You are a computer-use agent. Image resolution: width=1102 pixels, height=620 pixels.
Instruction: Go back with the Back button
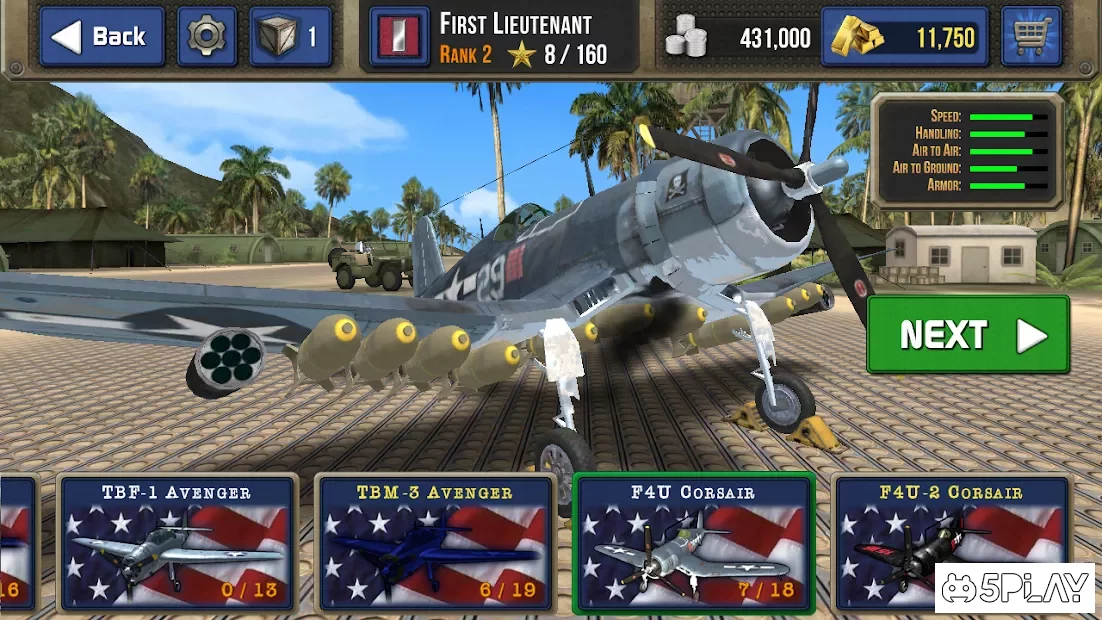coord(102,37)
